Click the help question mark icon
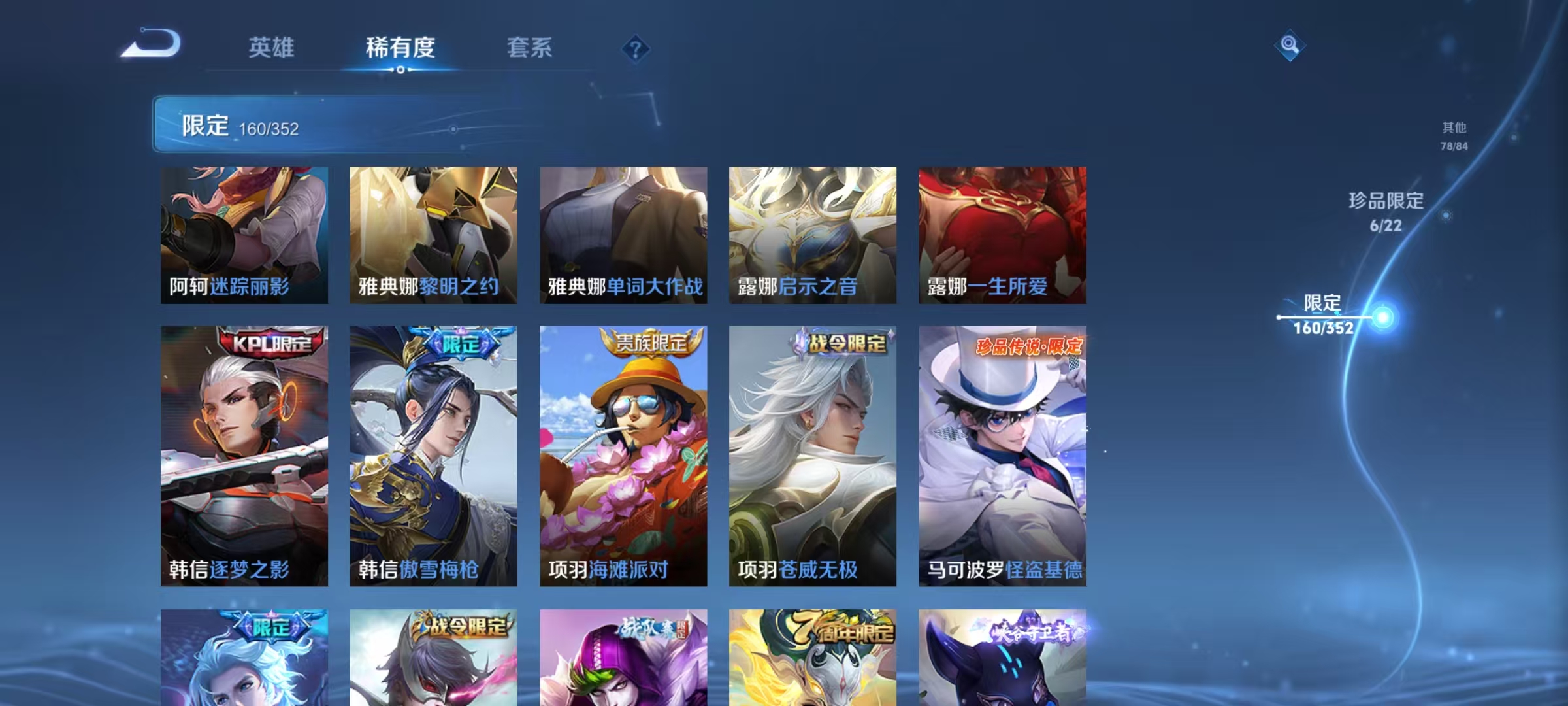The width and height of the screenshot is (1568, 706). 634,47
